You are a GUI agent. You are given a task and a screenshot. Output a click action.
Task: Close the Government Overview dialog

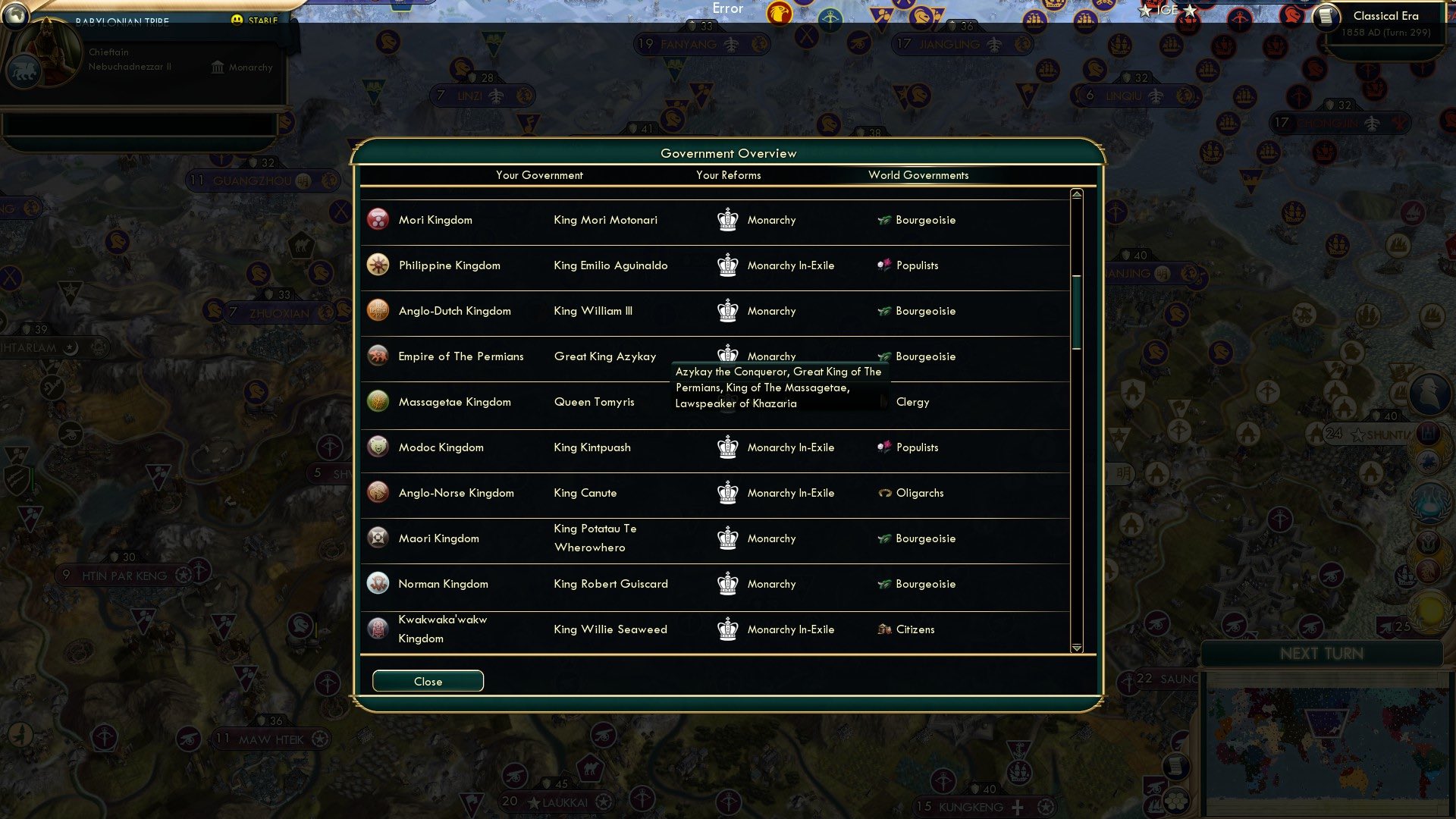click(x=427, y=681)
